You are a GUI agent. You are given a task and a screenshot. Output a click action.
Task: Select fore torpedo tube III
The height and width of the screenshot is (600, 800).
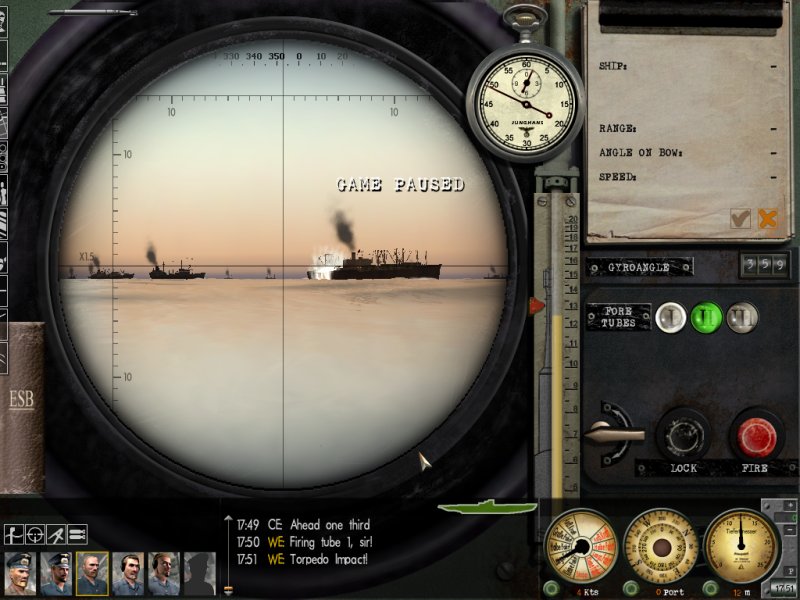[x=742, y=317]
